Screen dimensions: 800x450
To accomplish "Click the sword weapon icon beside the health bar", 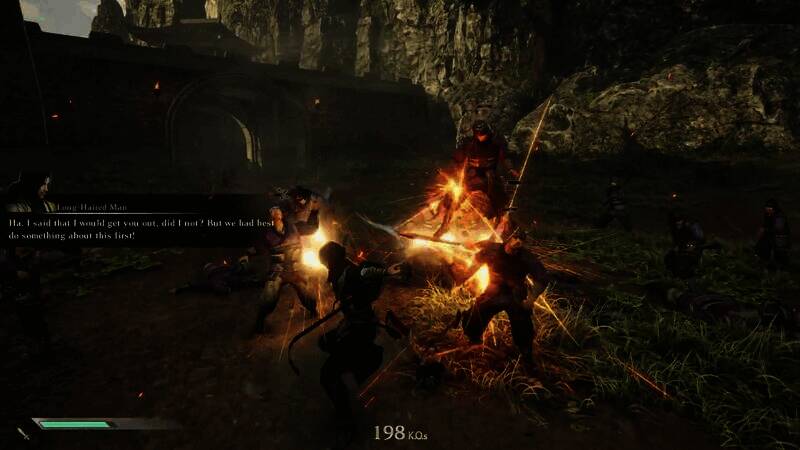I will 22,432.
